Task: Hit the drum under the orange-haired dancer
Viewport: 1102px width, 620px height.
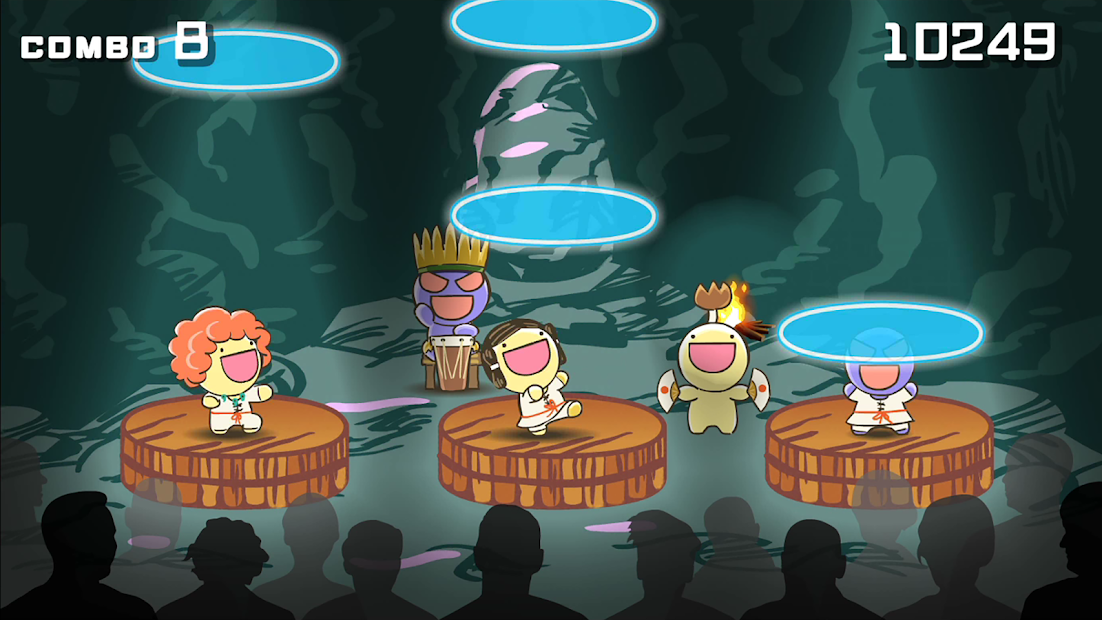Action: point(234,452)
